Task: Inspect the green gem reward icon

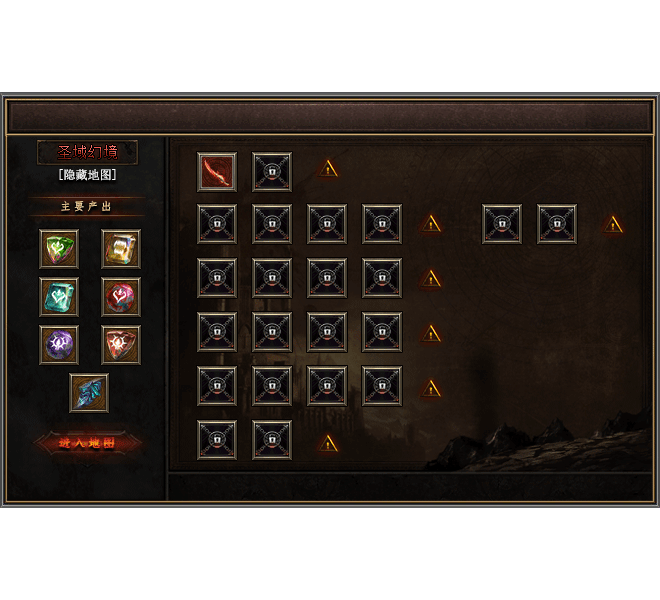Action: coord(59,249)
